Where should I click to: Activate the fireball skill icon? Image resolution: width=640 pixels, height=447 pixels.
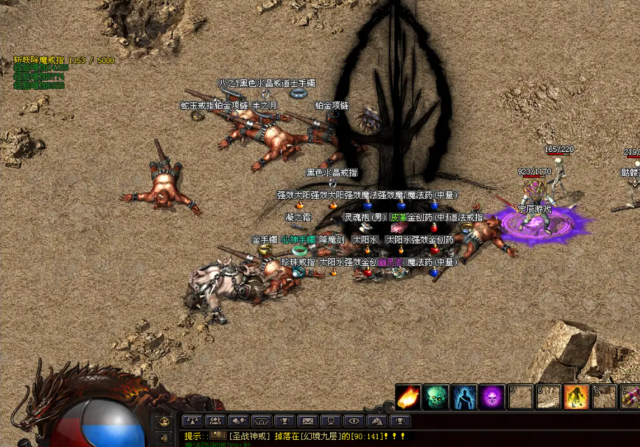[x=408, y=397]
